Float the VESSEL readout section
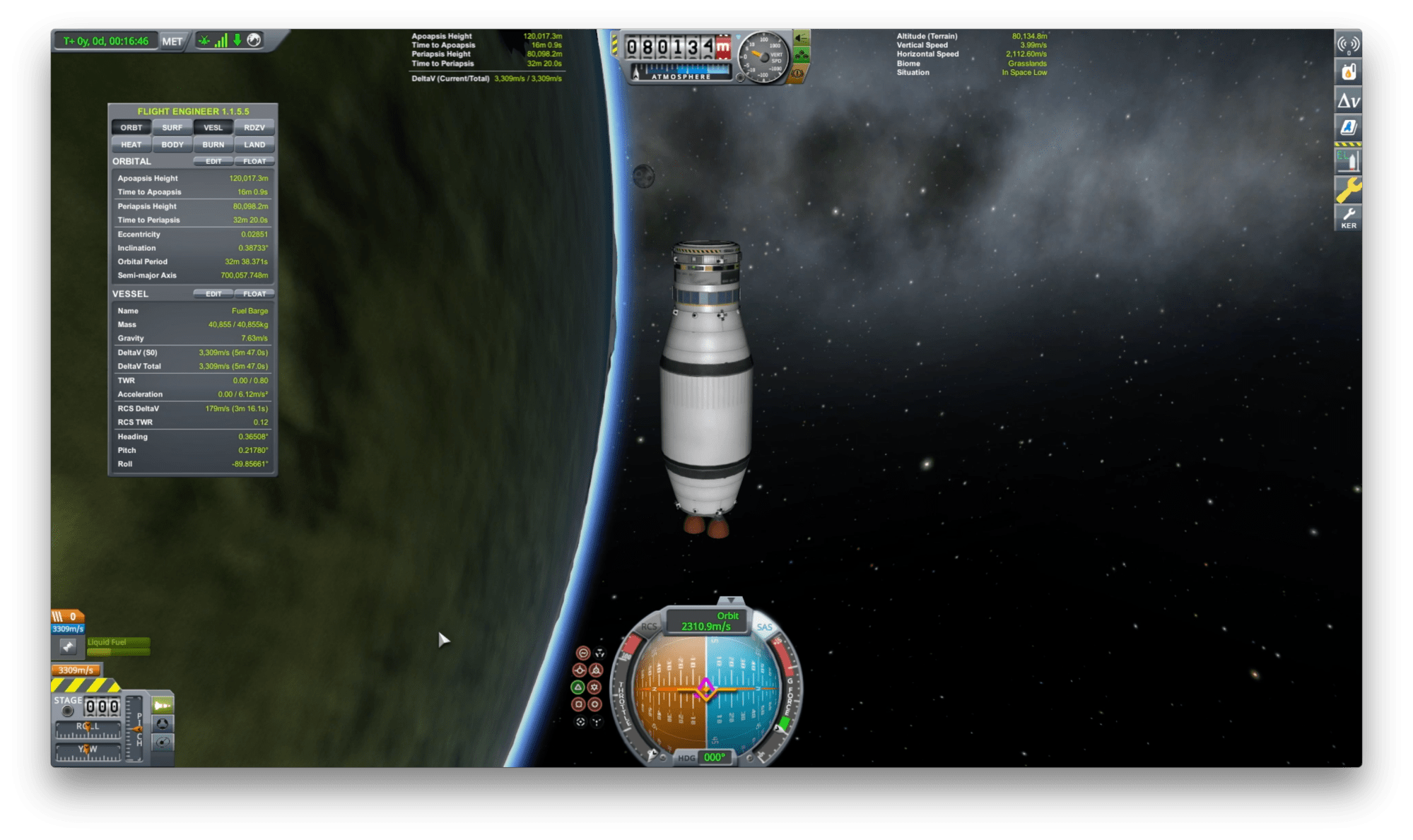The image size is (1413, 840). tap(254, 294)
